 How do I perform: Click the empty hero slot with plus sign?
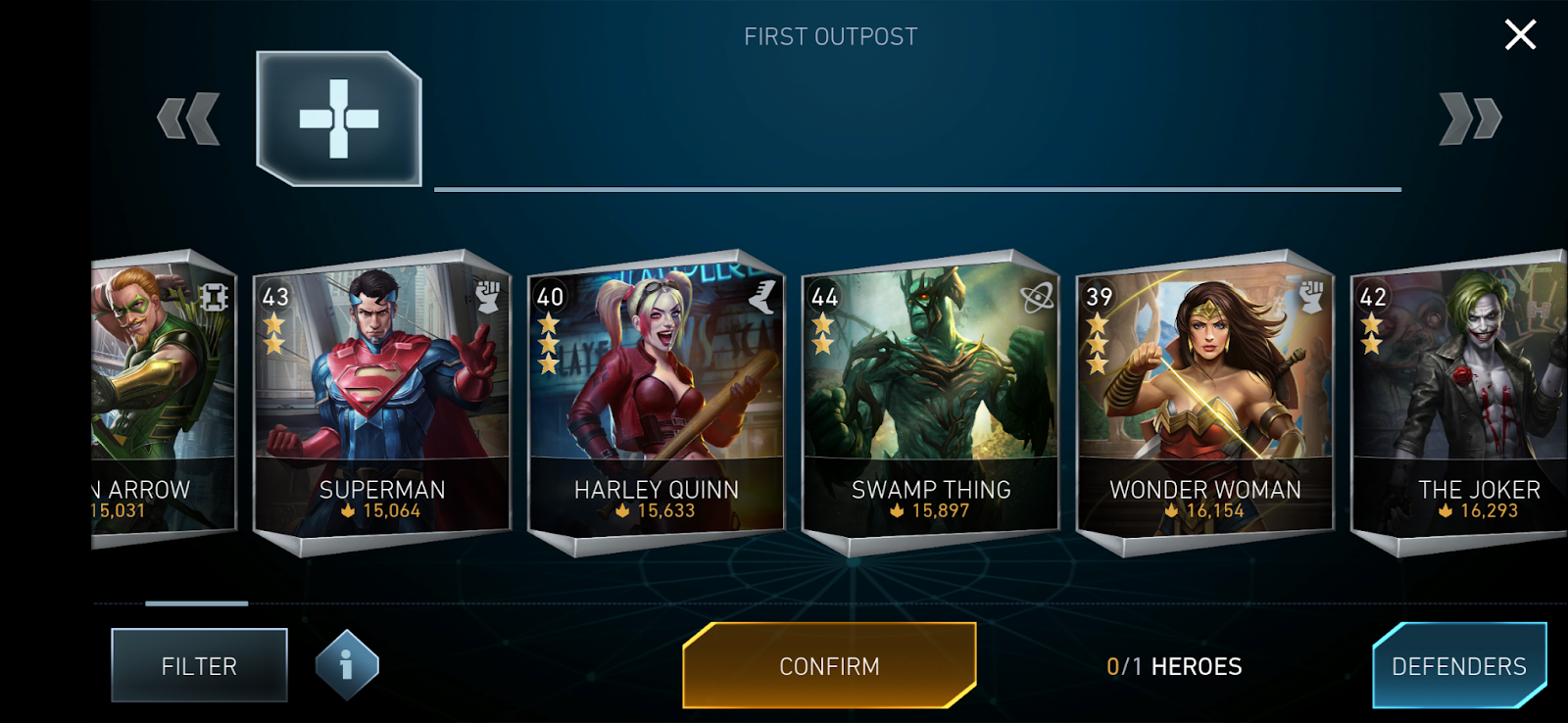[339, 119]
